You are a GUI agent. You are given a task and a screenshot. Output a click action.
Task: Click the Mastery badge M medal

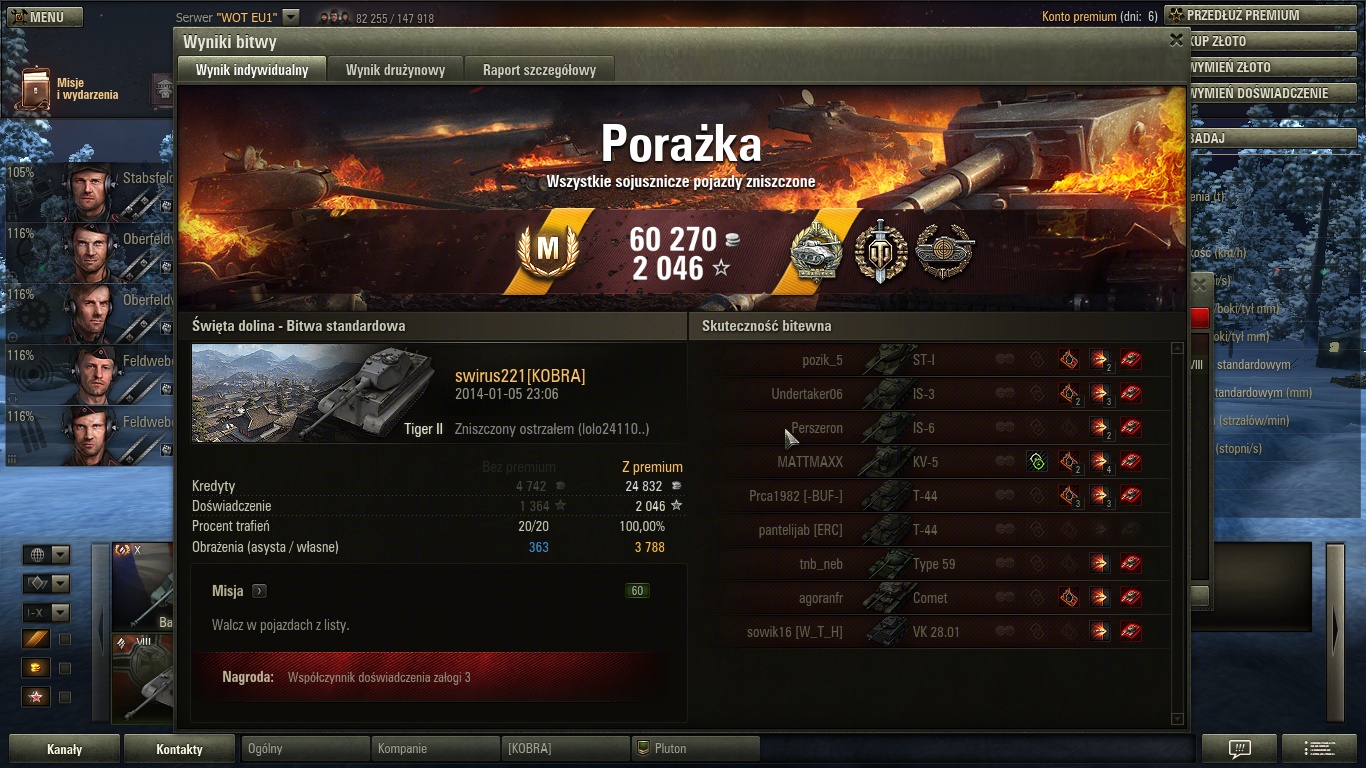pos(548,251)
